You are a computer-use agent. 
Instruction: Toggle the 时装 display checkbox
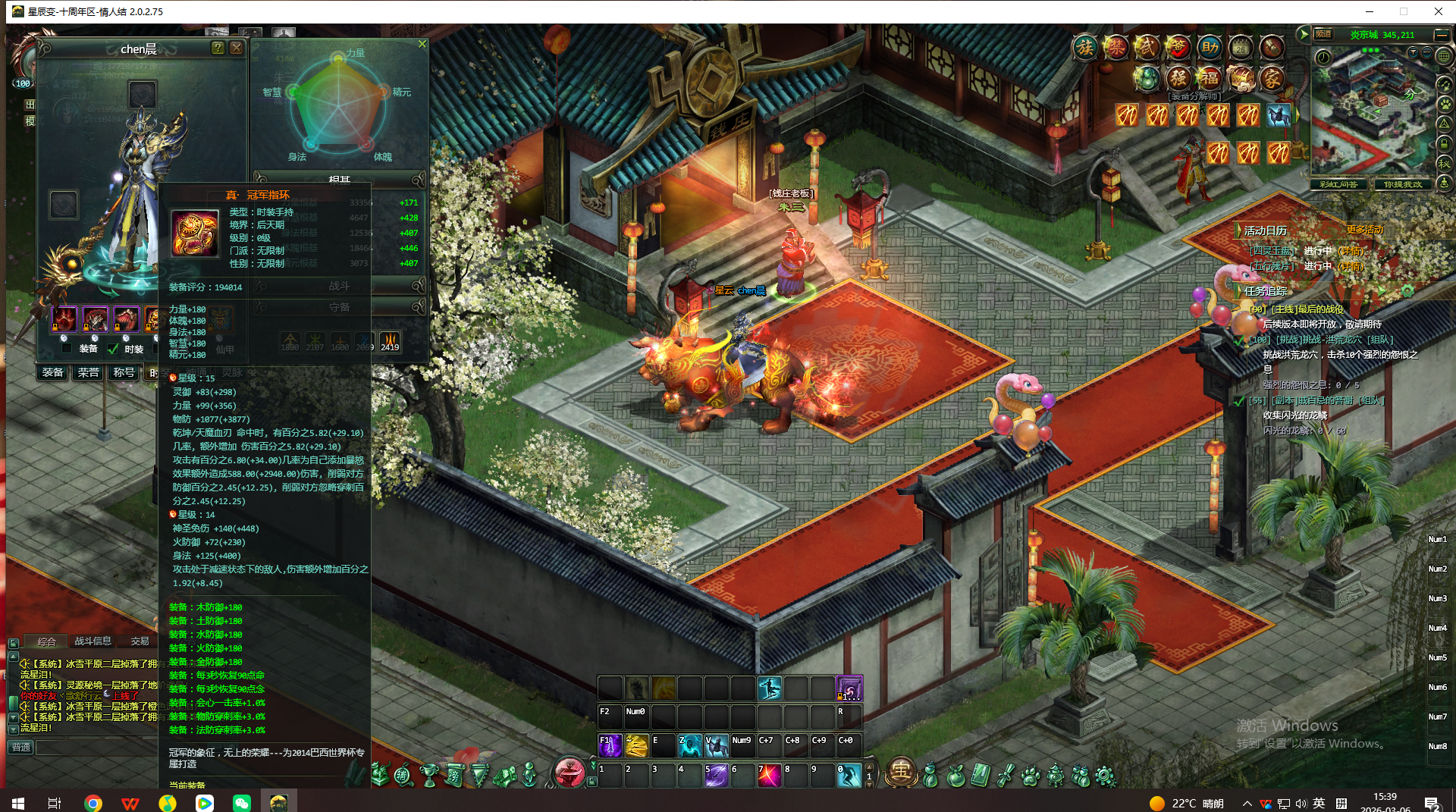click(113, 349)
